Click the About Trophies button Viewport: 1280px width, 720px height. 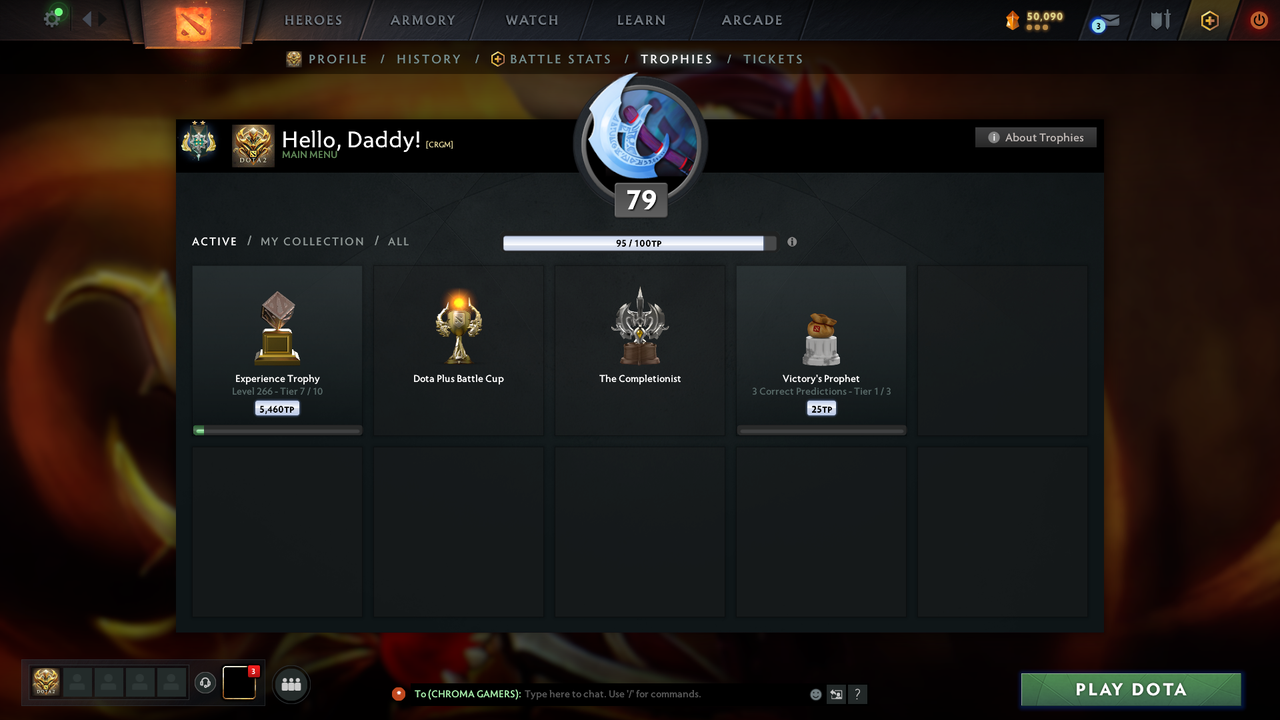[1036, 137]
